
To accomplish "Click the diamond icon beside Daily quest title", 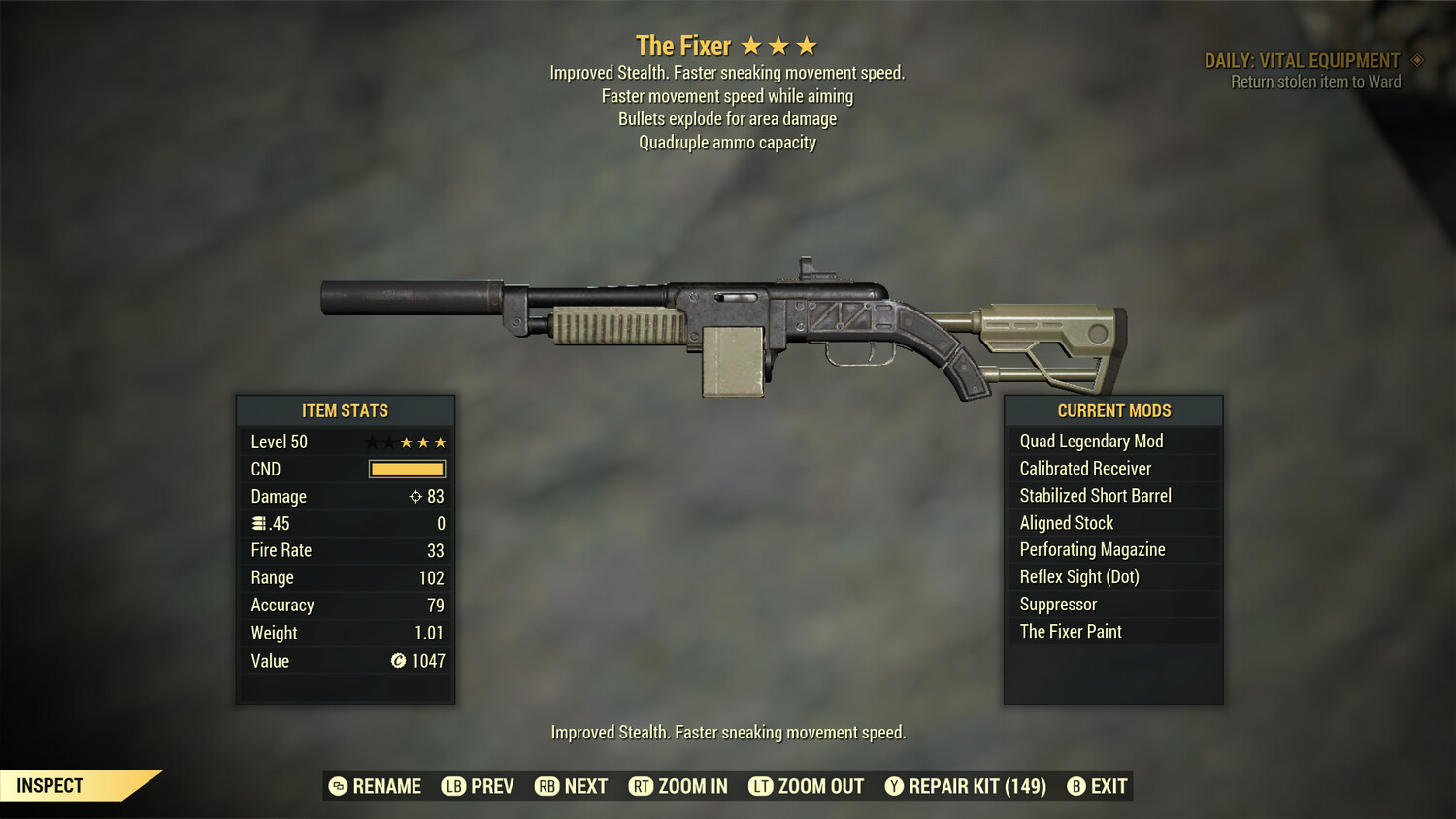I will point(1417,59).
